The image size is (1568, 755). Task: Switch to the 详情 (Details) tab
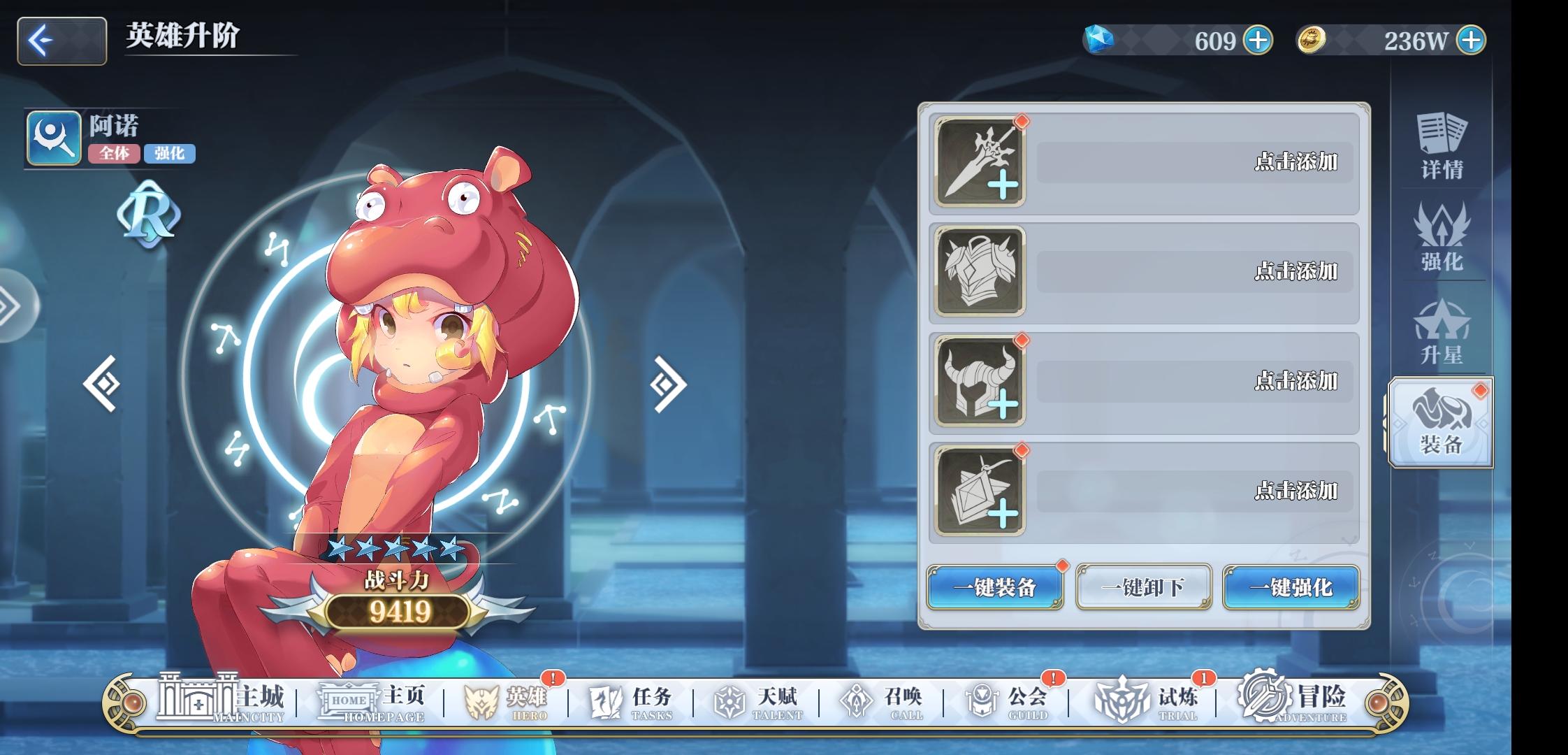(x=1444, y=145)
